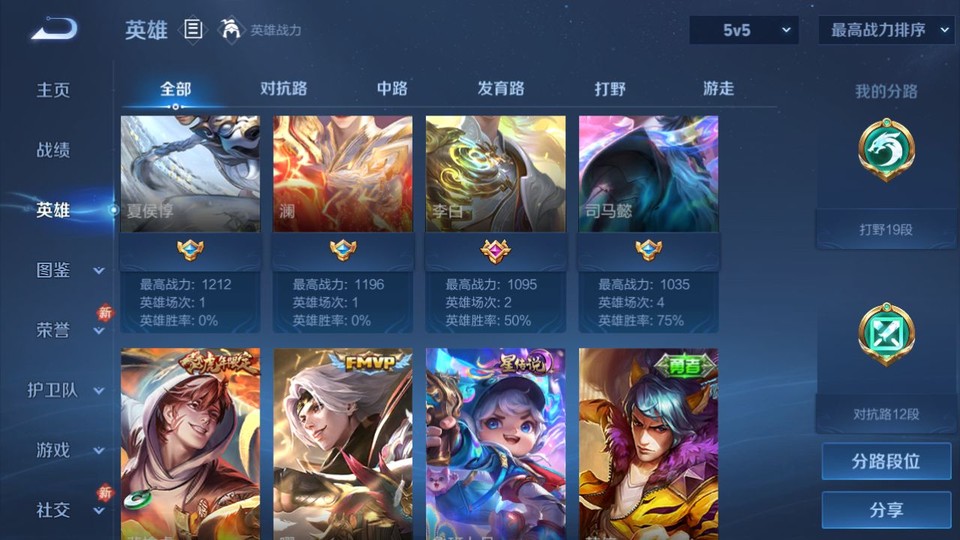Switch to the 游走 tab
Viewport: 960px width, 540px height.
click(x=718, y=89)
